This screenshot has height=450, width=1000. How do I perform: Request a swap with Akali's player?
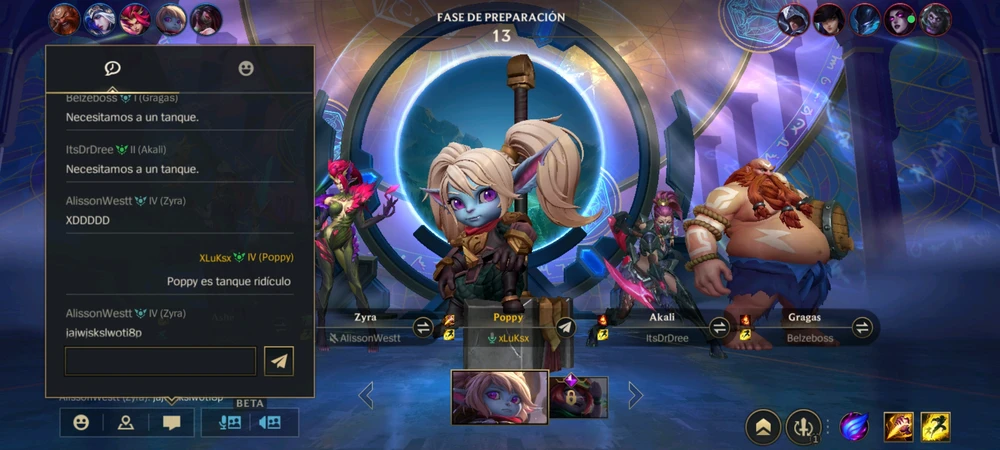click(719, 327)
